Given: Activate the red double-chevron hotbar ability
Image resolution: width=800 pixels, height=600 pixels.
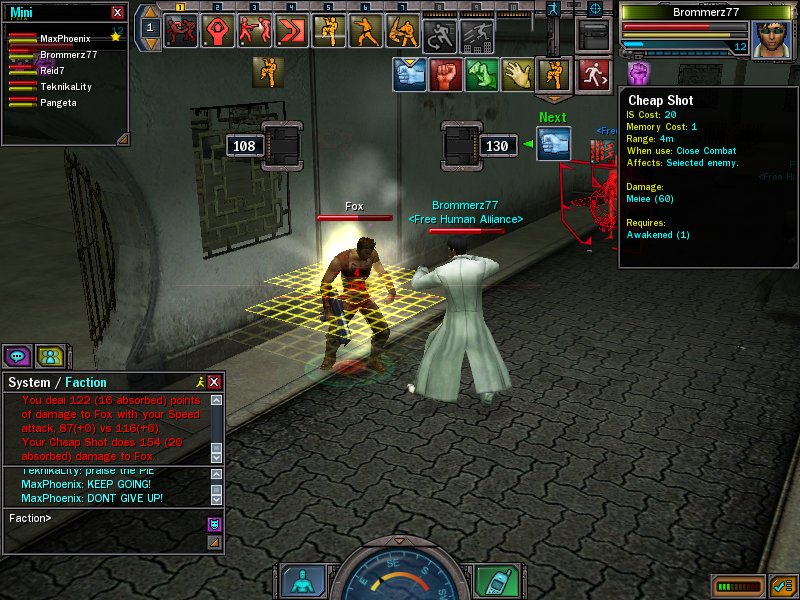Looking at the screenshot, I should click(293, 31).
